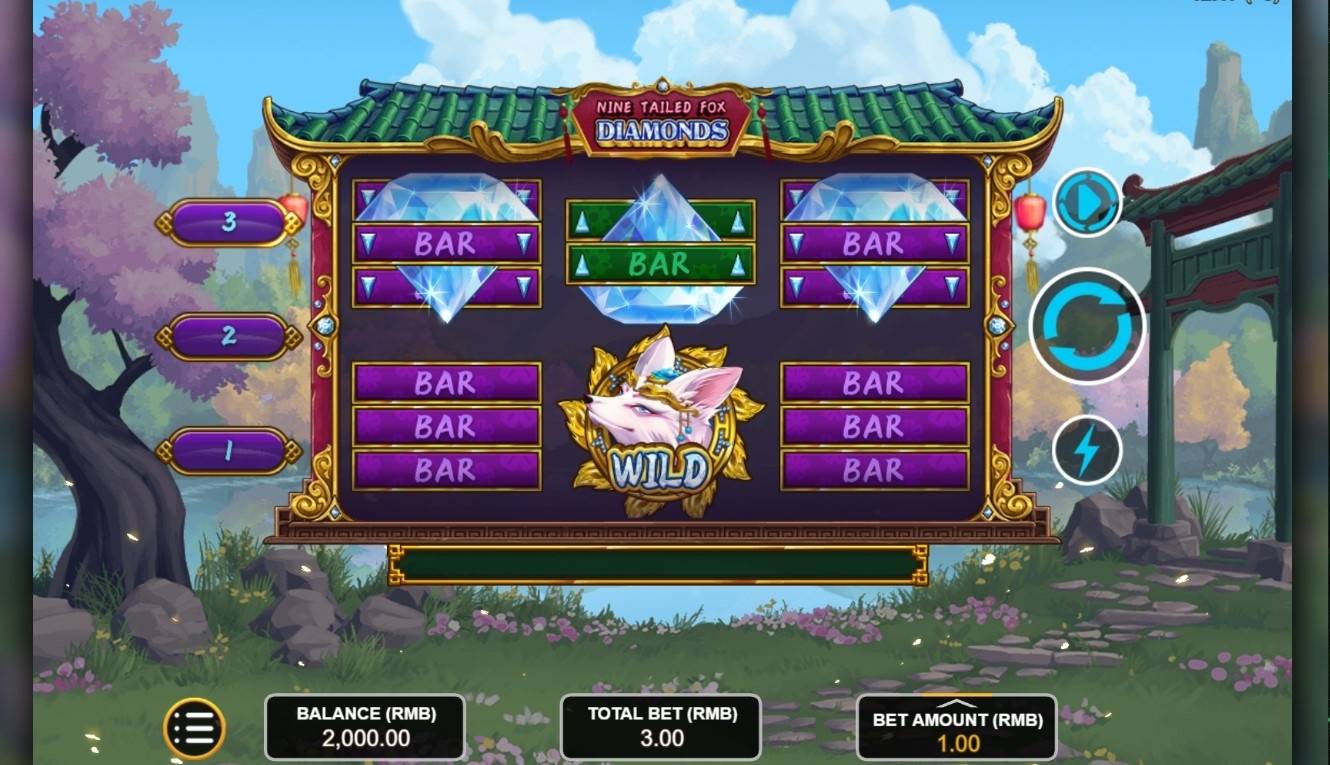Select payline marker 3
The width and height of the screenshot is (1330, 765).
coord(228,222)
